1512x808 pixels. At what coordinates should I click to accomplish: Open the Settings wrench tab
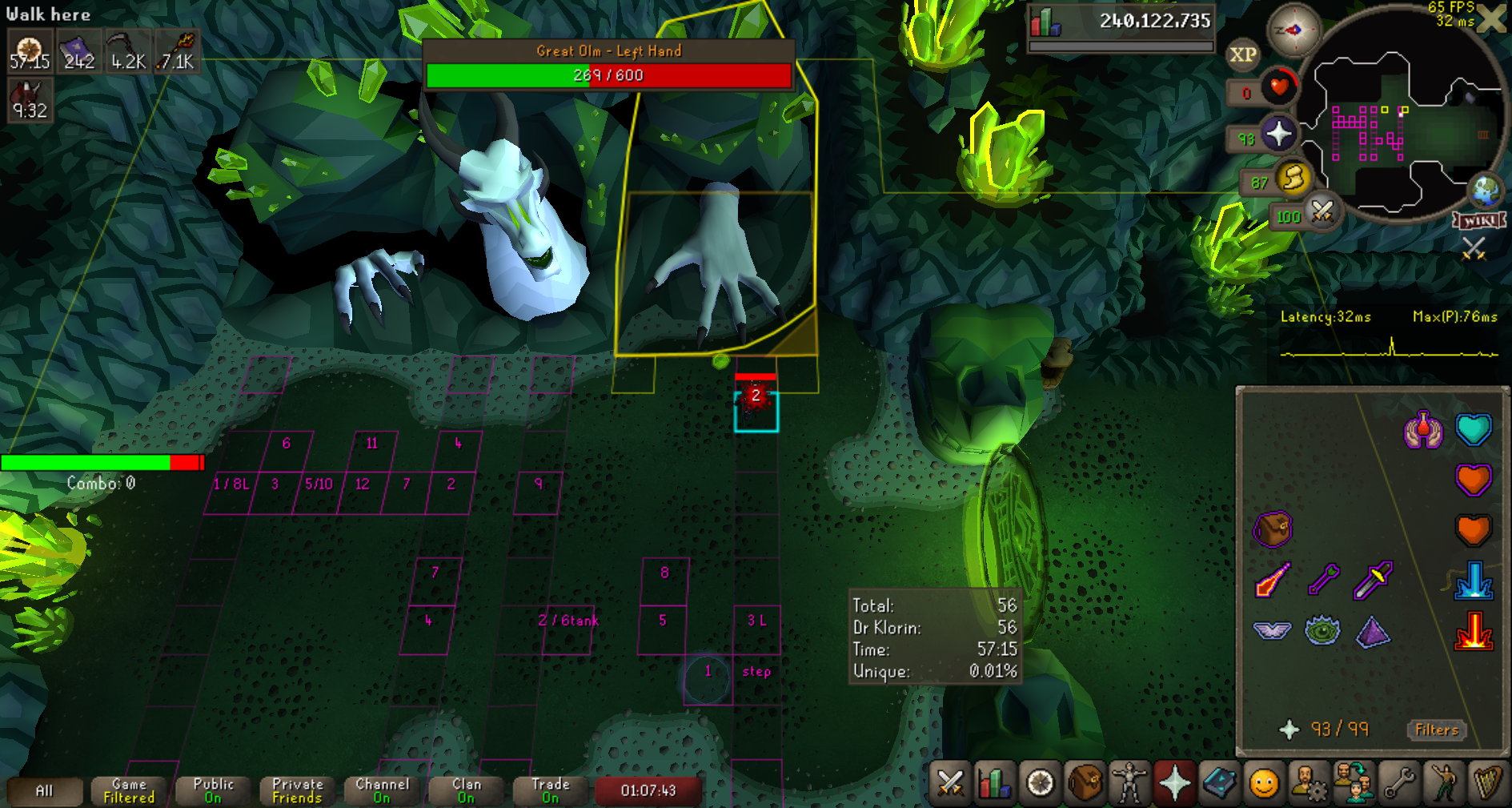[x=1399, y=783]
